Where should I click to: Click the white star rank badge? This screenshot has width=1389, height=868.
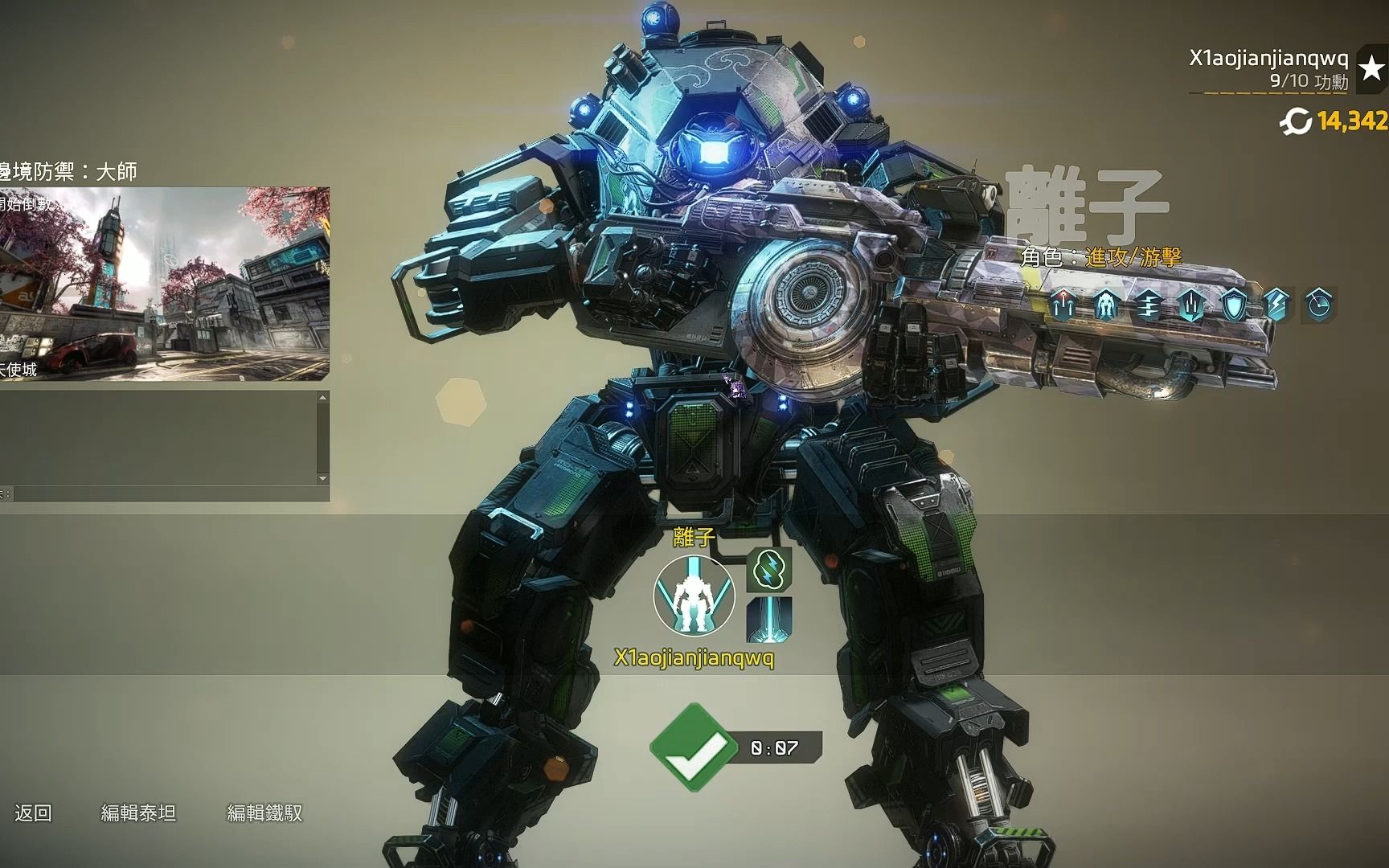(1371, 71)
